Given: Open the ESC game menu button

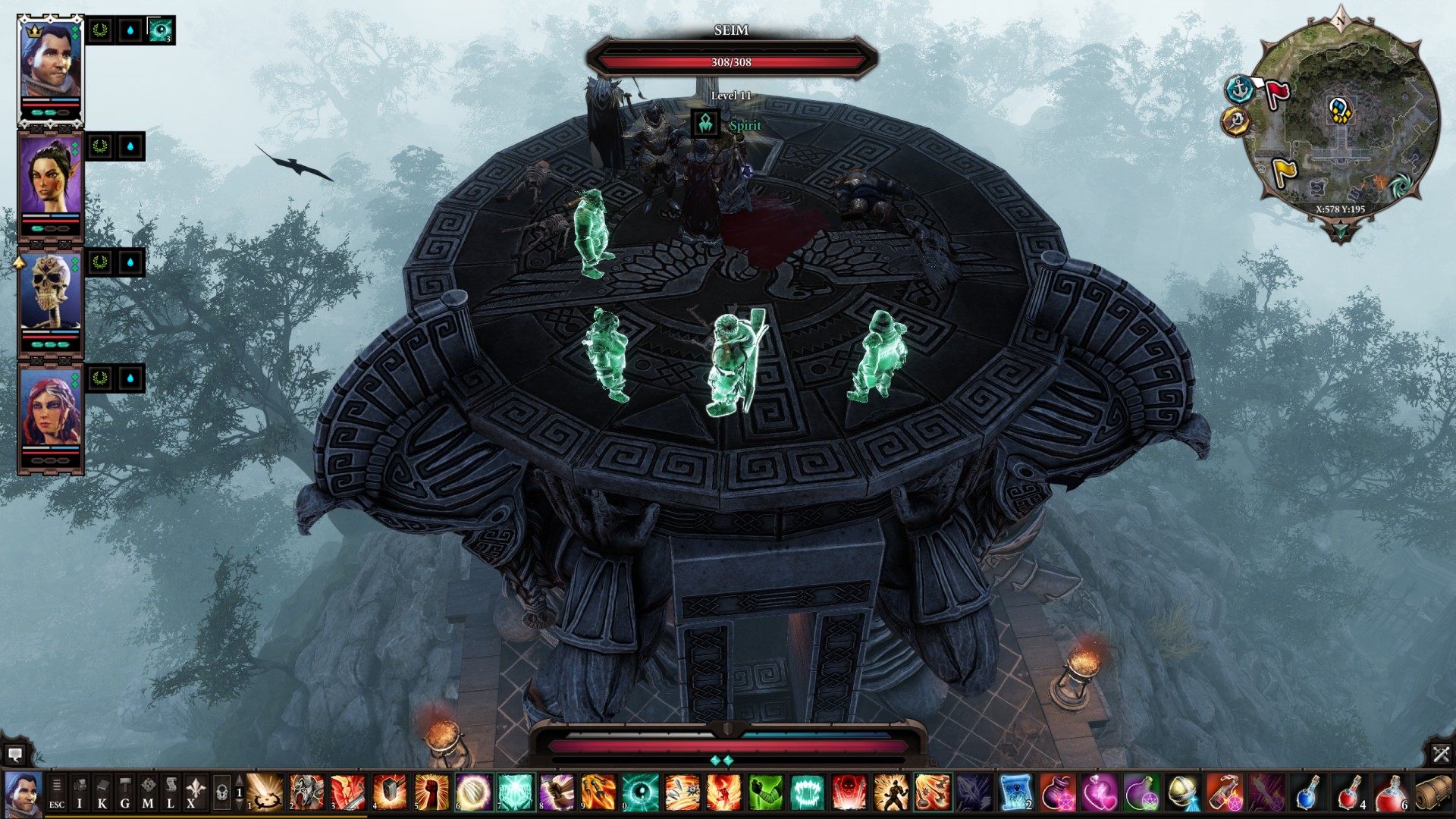Looking at the screenshot, I should tap(57, 792).
